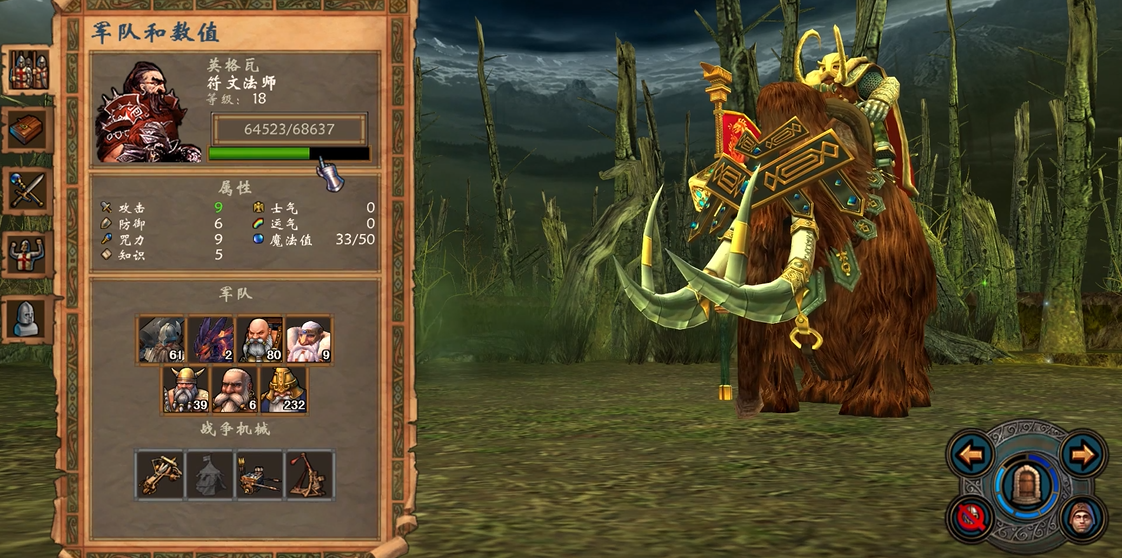Image resolution: width=1122 pixels, height=558 pixels.
Task: Select the catapult war machine slot
Action: pyautogui.click(x=309, y=475)
